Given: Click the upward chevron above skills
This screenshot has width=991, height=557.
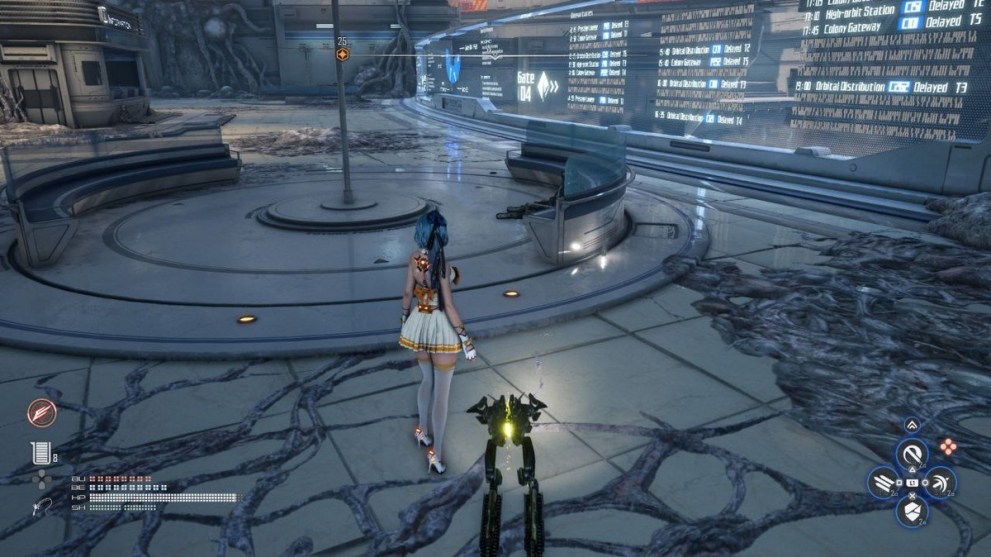Looking at the screenshot, I should click(911, 425).
